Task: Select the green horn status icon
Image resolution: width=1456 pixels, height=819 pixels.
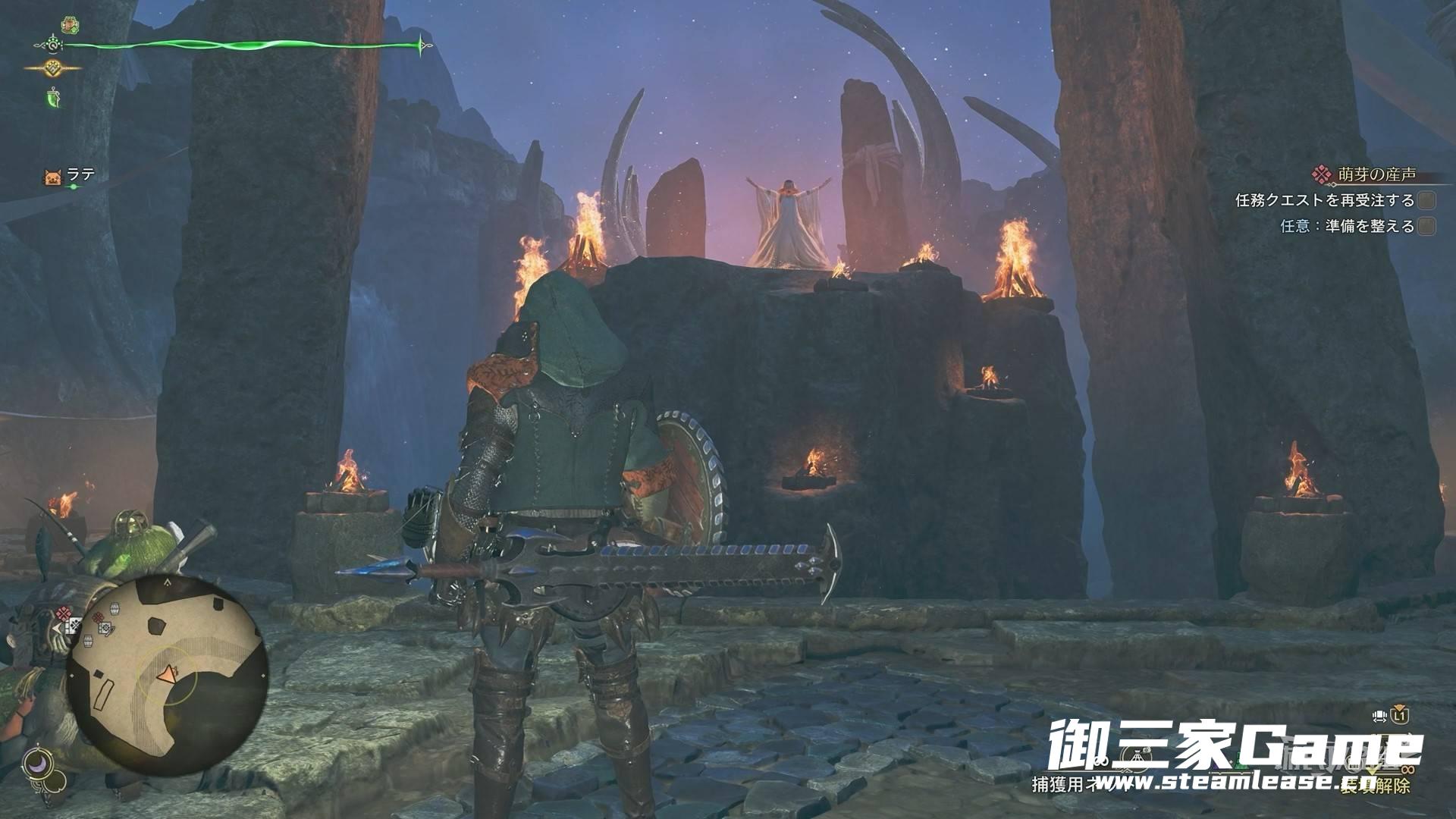Action: 53,97
